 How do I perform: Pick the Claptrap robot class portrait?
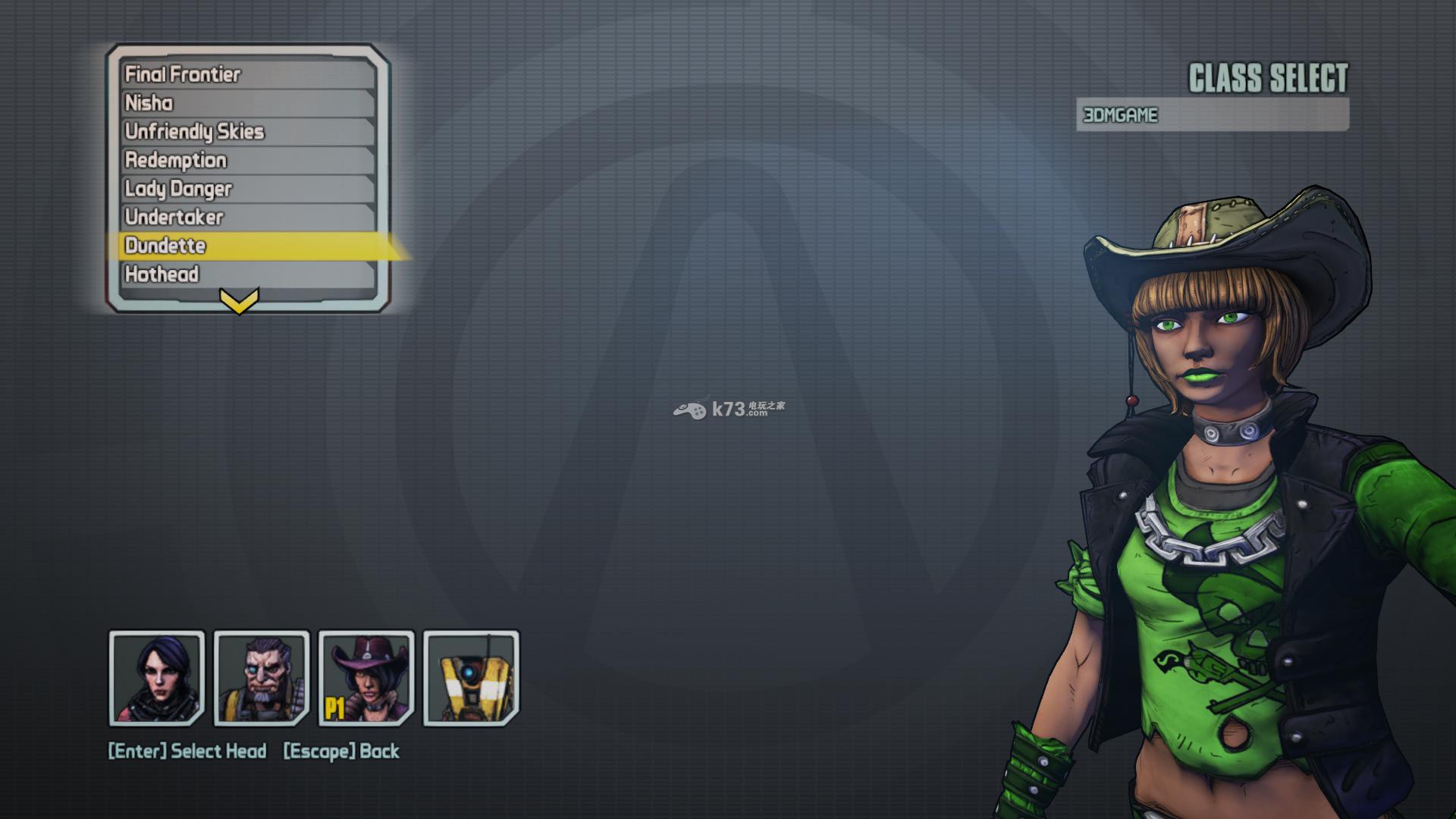471,678
